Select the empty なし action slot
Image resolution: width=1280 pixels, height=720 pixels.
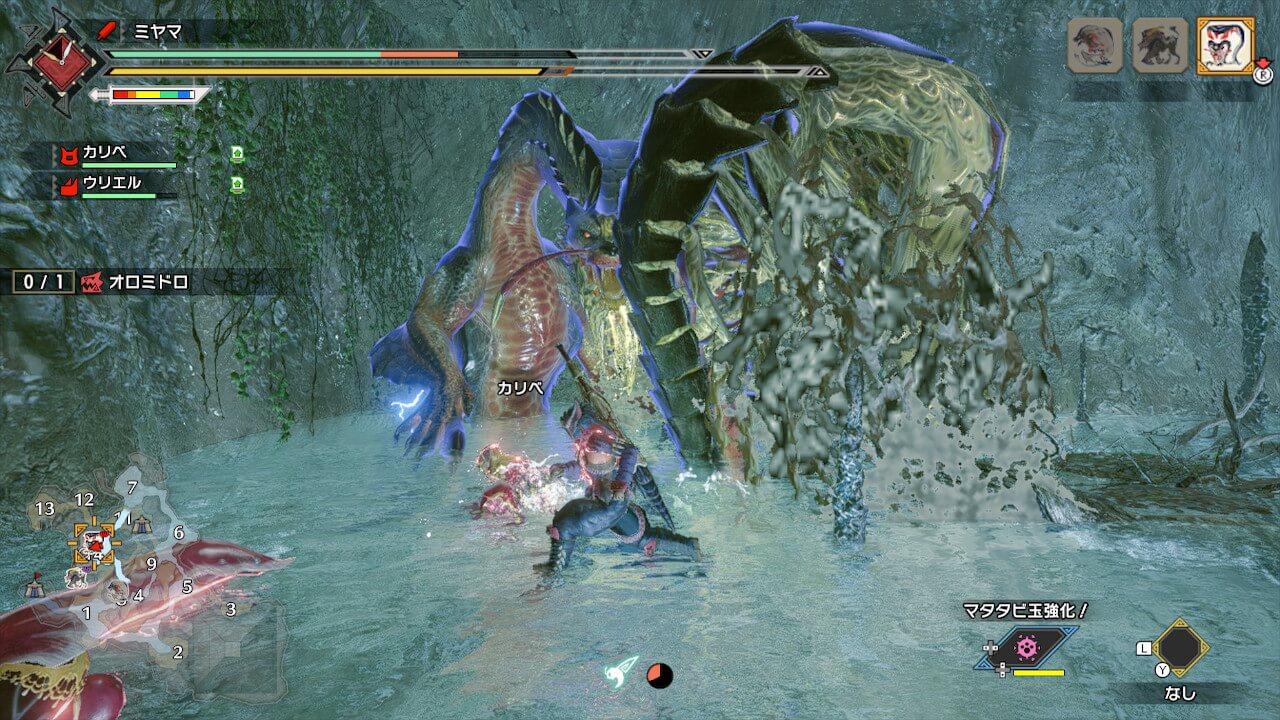click(x=1181, y=648)
